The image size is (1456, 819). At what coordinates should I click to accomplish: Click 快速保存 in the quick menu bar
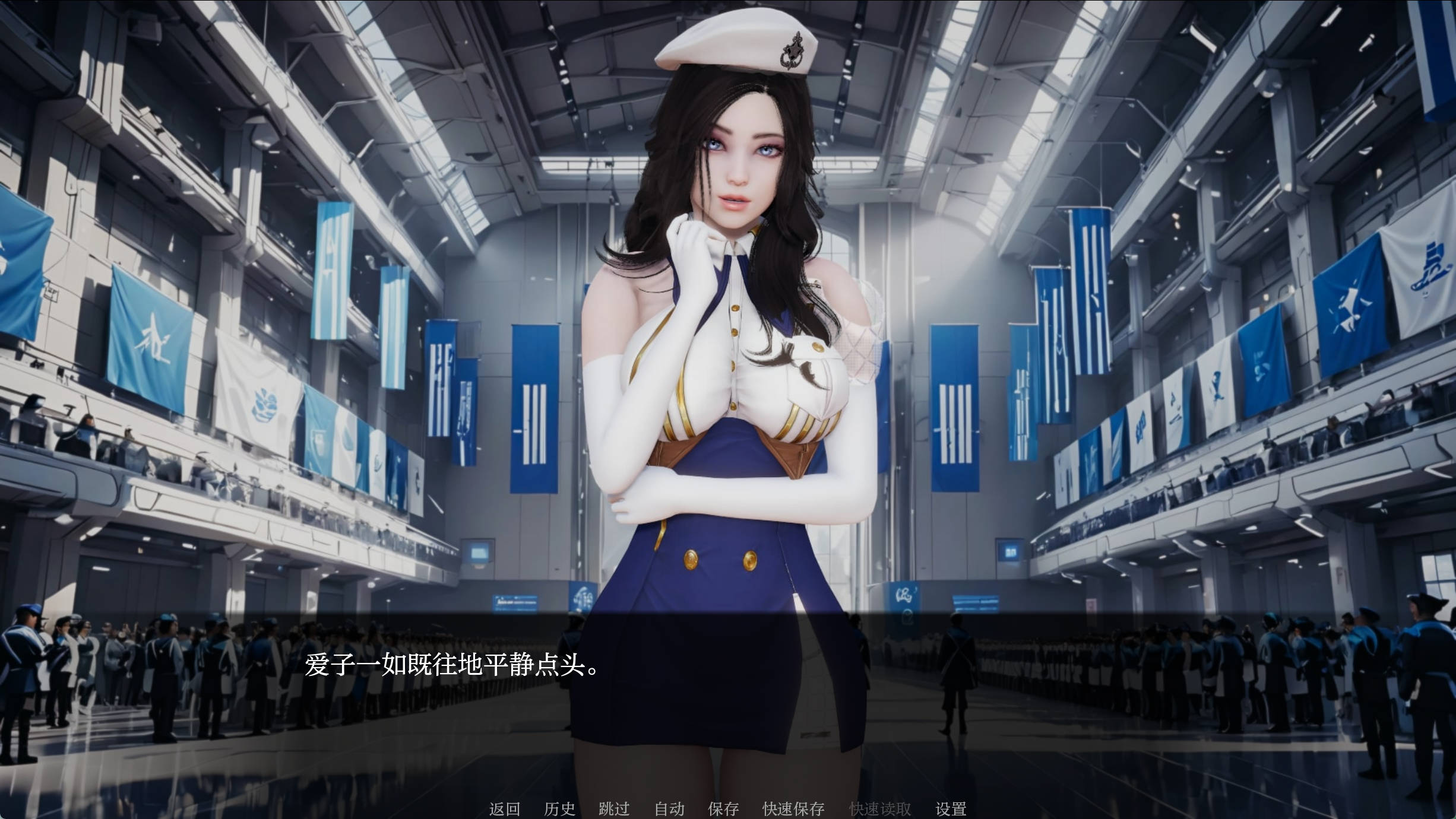tap(793, 808)
